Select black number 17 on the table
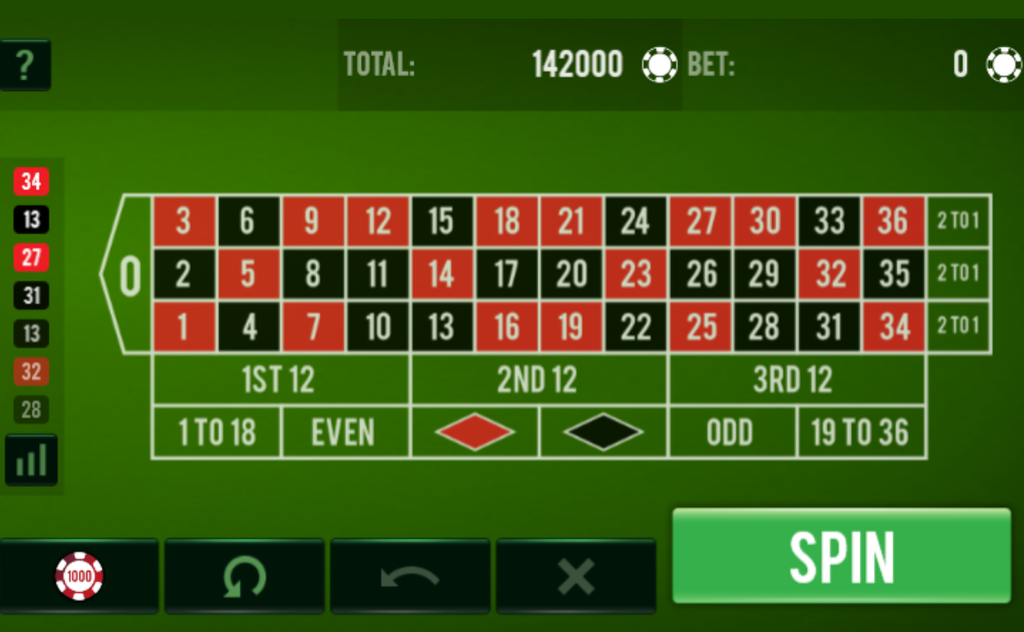 pyautogui.click(x=506, y=274)
